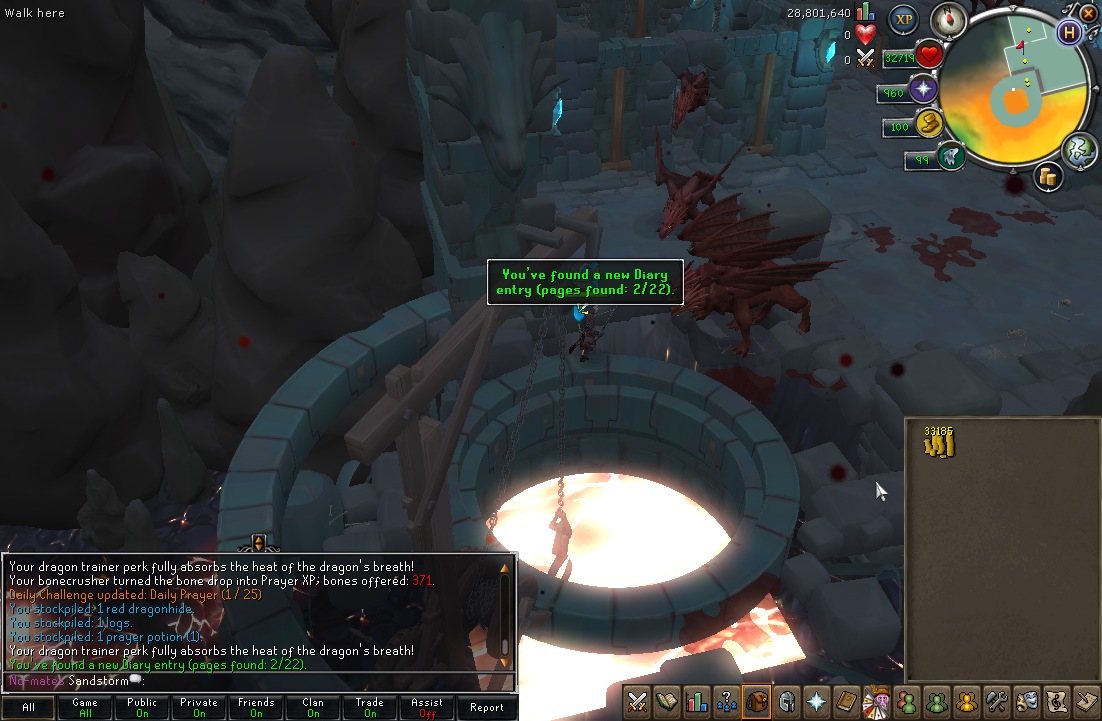Activate the home teleport H button
This screenshot has height=721, width=1102.
point(1069,32)
